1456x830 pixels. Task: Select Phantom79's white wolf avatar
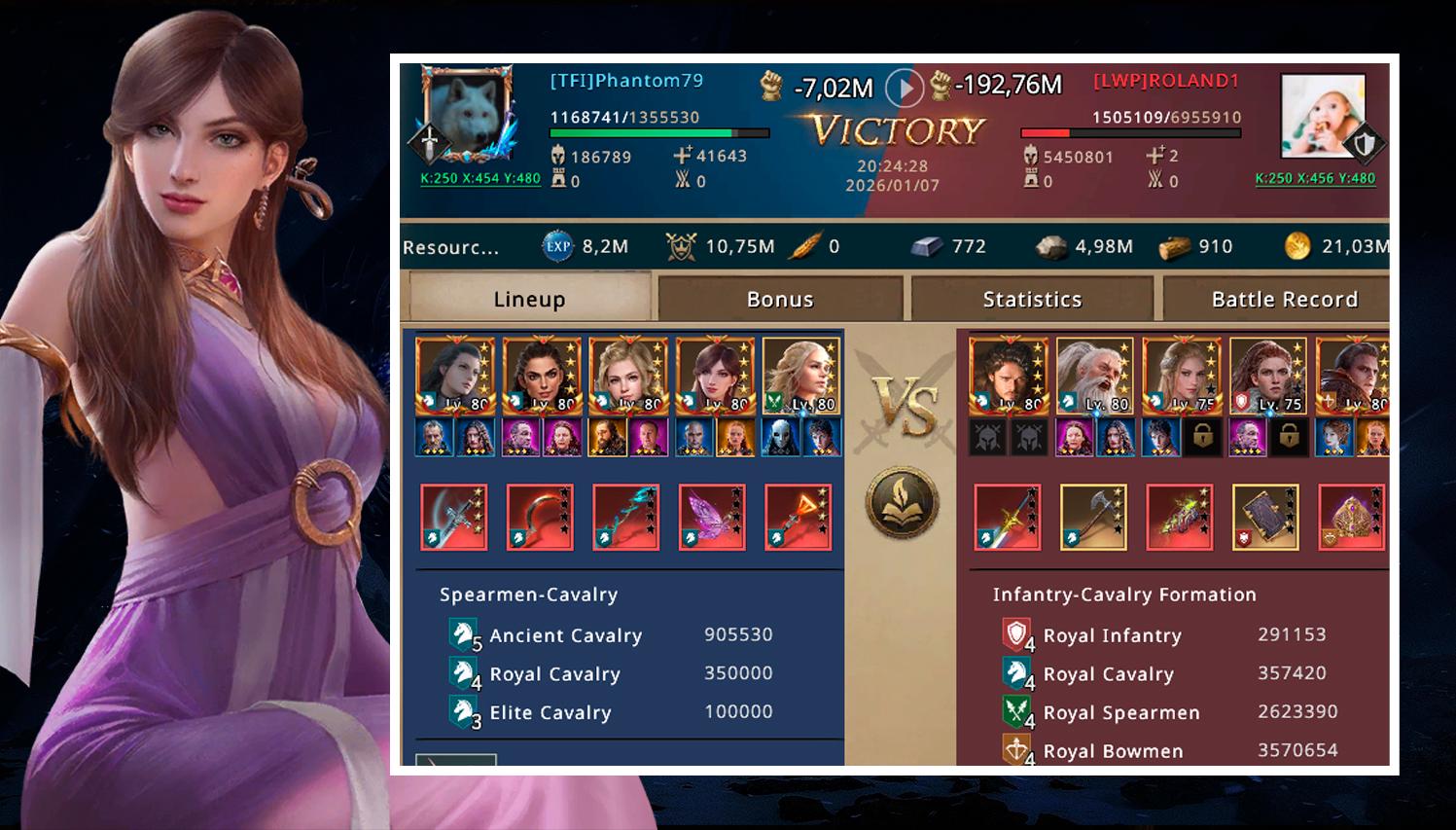pos(468,115)
